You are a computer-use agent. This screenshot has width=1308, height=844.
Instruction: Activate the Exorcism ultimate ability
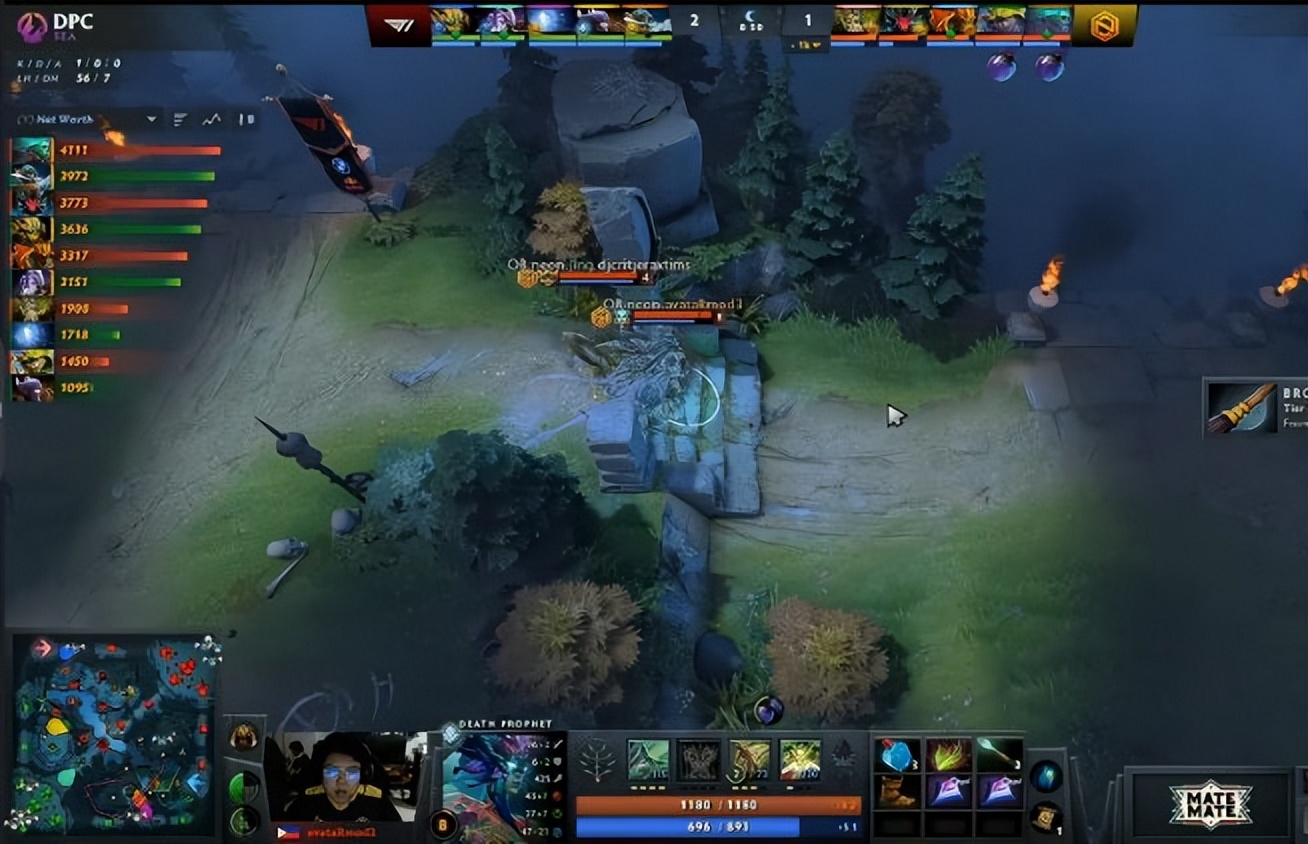pyautogui.click(x=799, y=760)
